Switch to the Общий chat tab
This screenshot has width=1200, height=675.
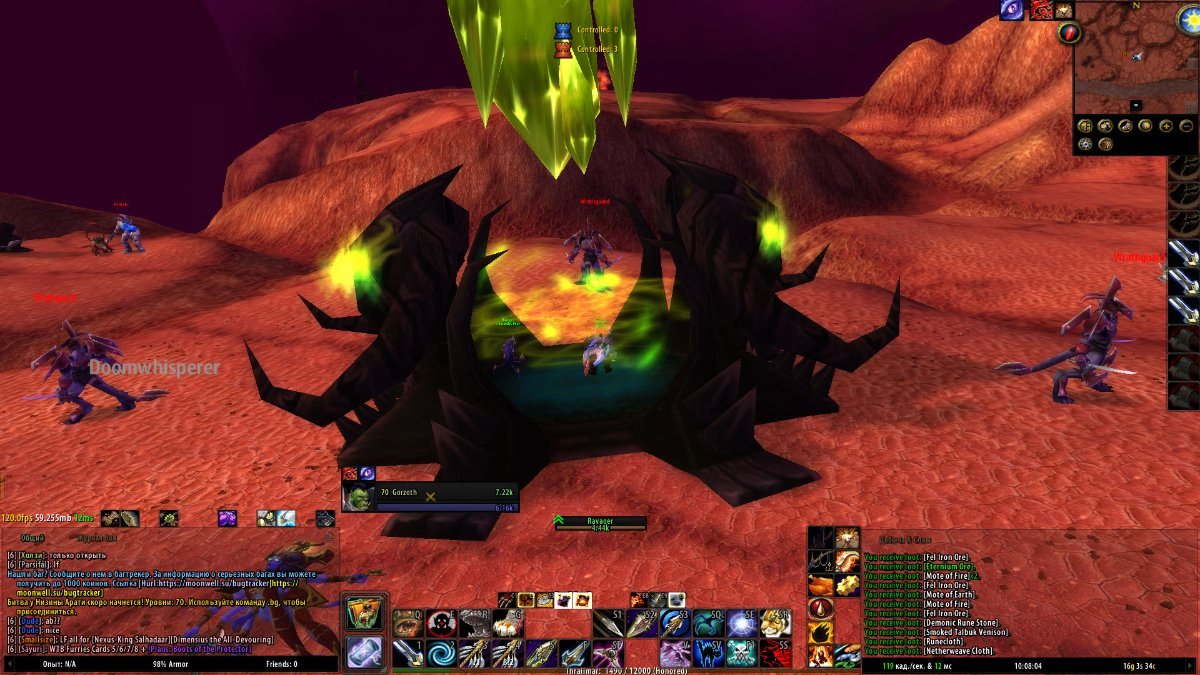point(33,538)
